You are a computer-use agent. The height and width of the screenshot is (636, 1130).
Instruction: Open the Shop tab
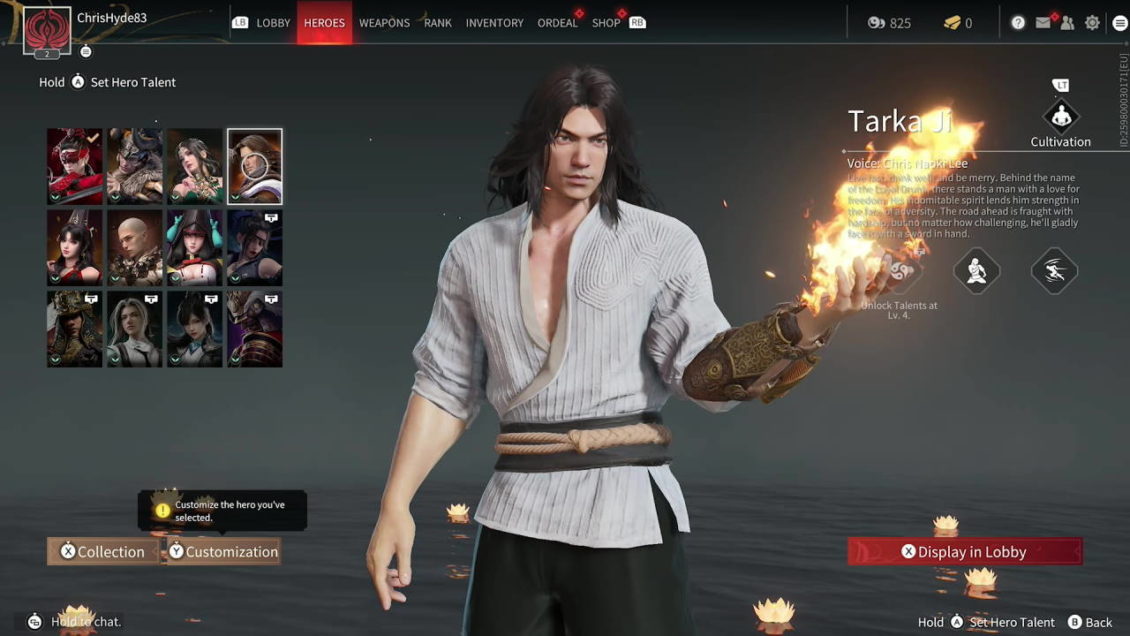pyautogui.click(x=606, y=23)
